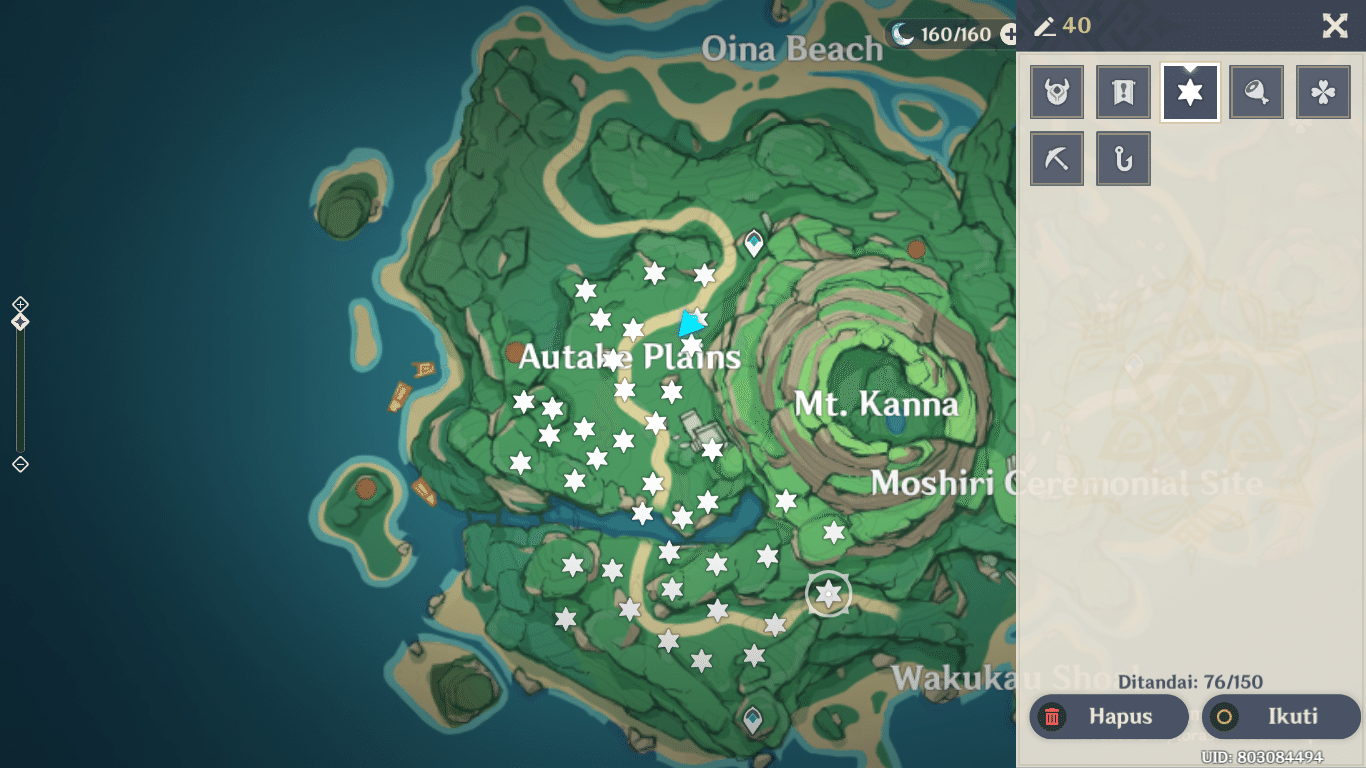Click the zoom-in control above the map slider
Viewport: 1366px width, 768px height.
coord(20,302)
